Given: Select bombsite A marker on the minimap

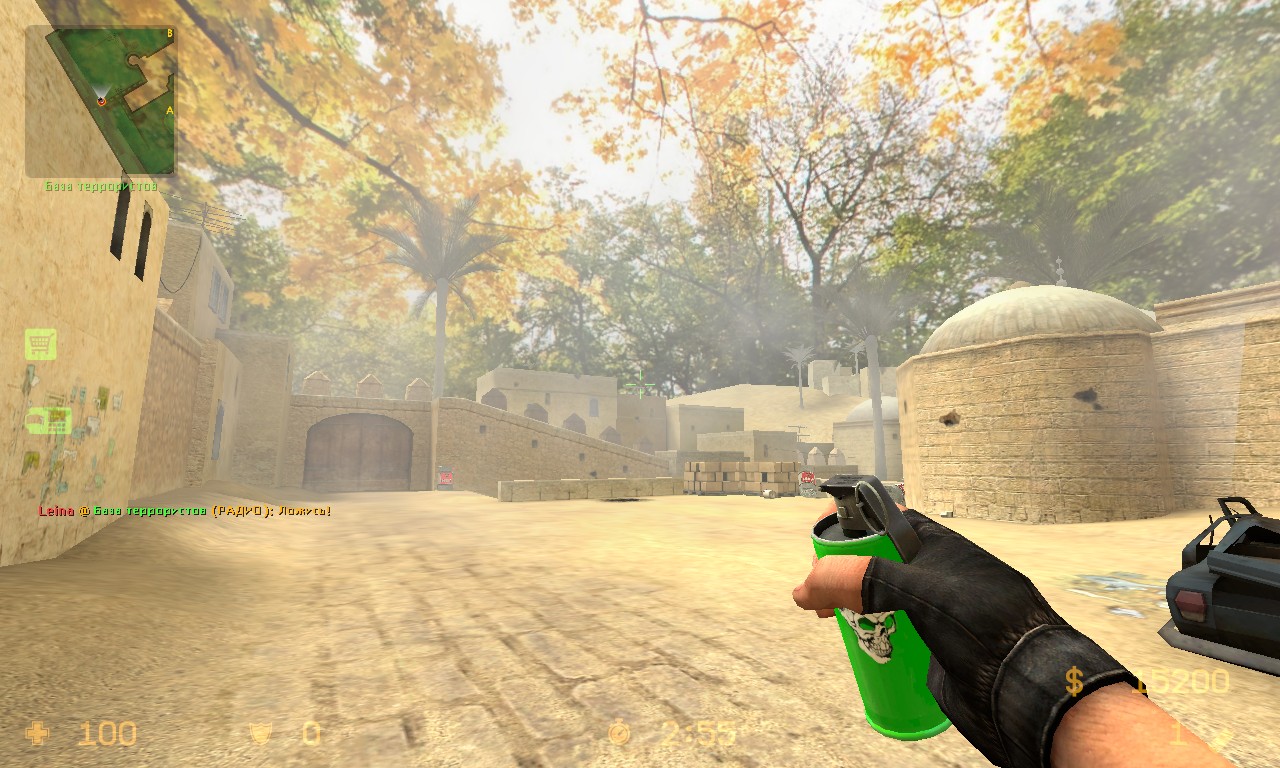Looking at the screenshot, I should click(x=169, y=110).
